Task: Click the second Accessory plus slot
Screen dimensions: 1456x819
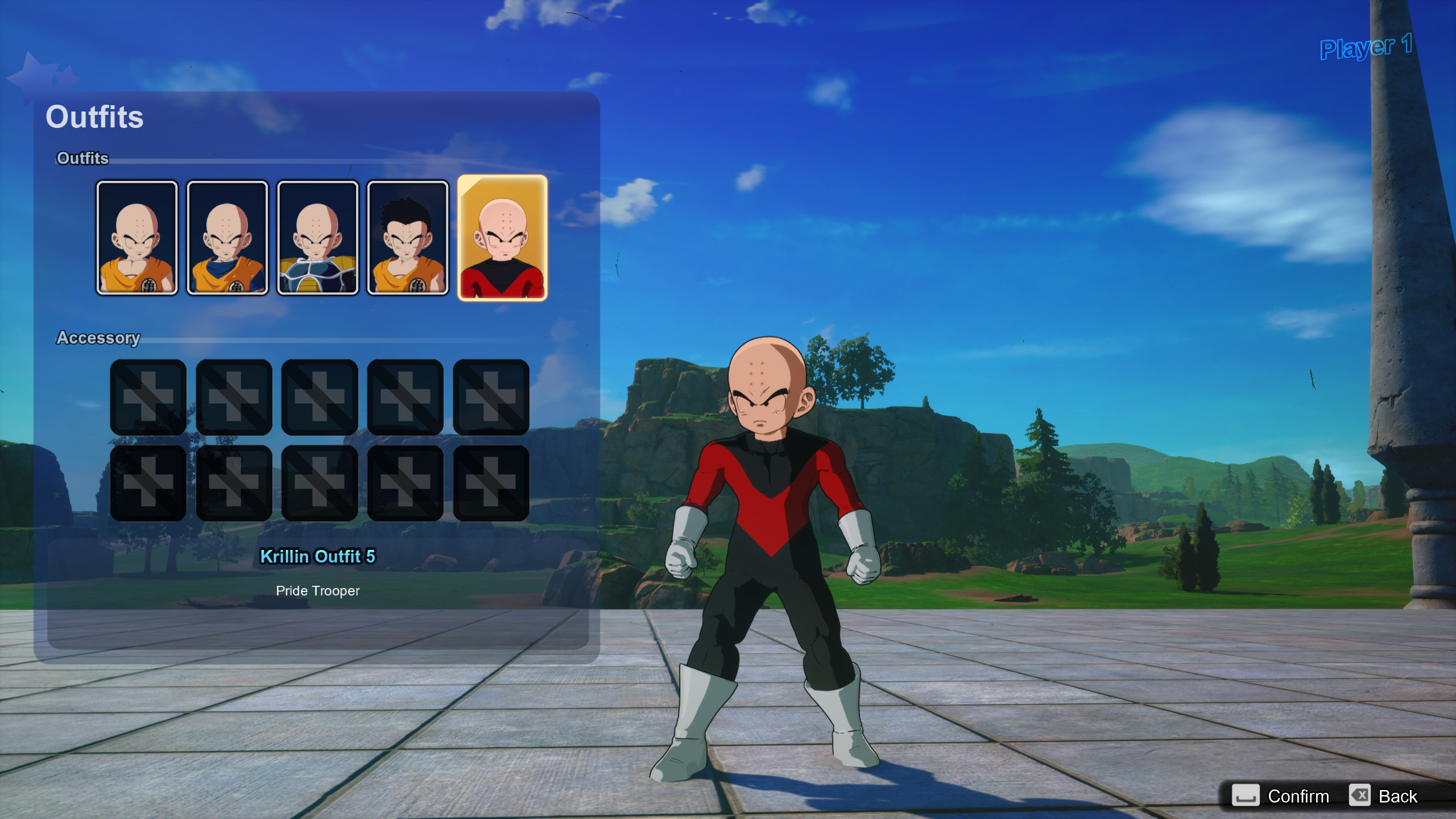Action: [234, 398]
